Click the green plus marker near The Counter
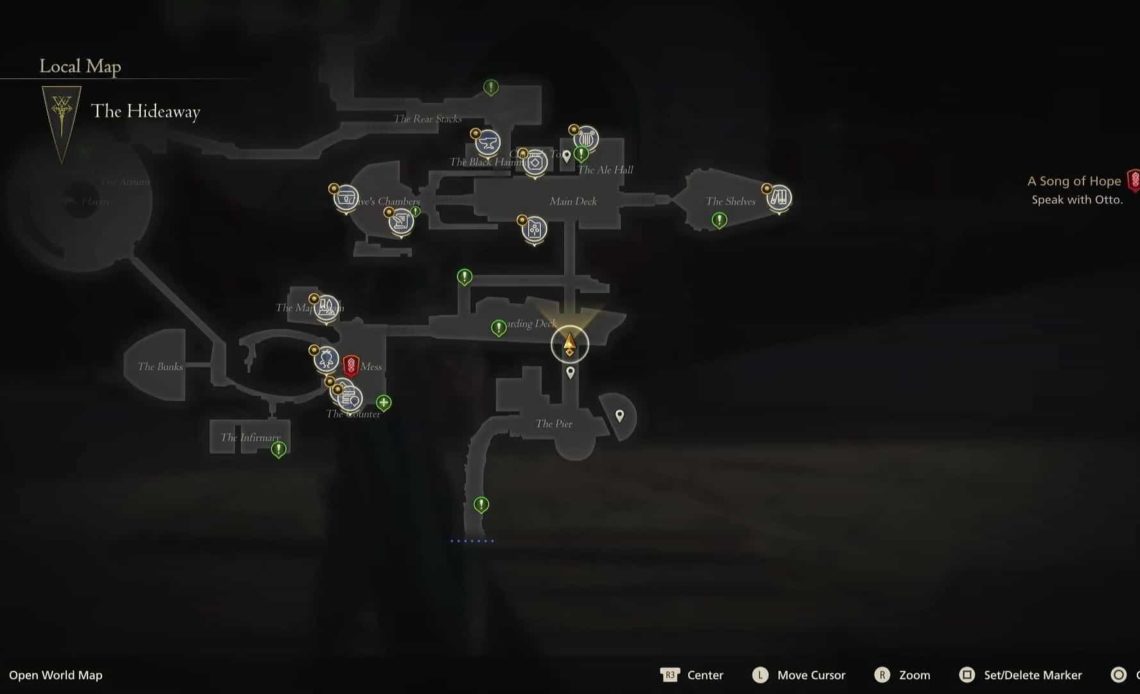 click(x=383, y=403)
